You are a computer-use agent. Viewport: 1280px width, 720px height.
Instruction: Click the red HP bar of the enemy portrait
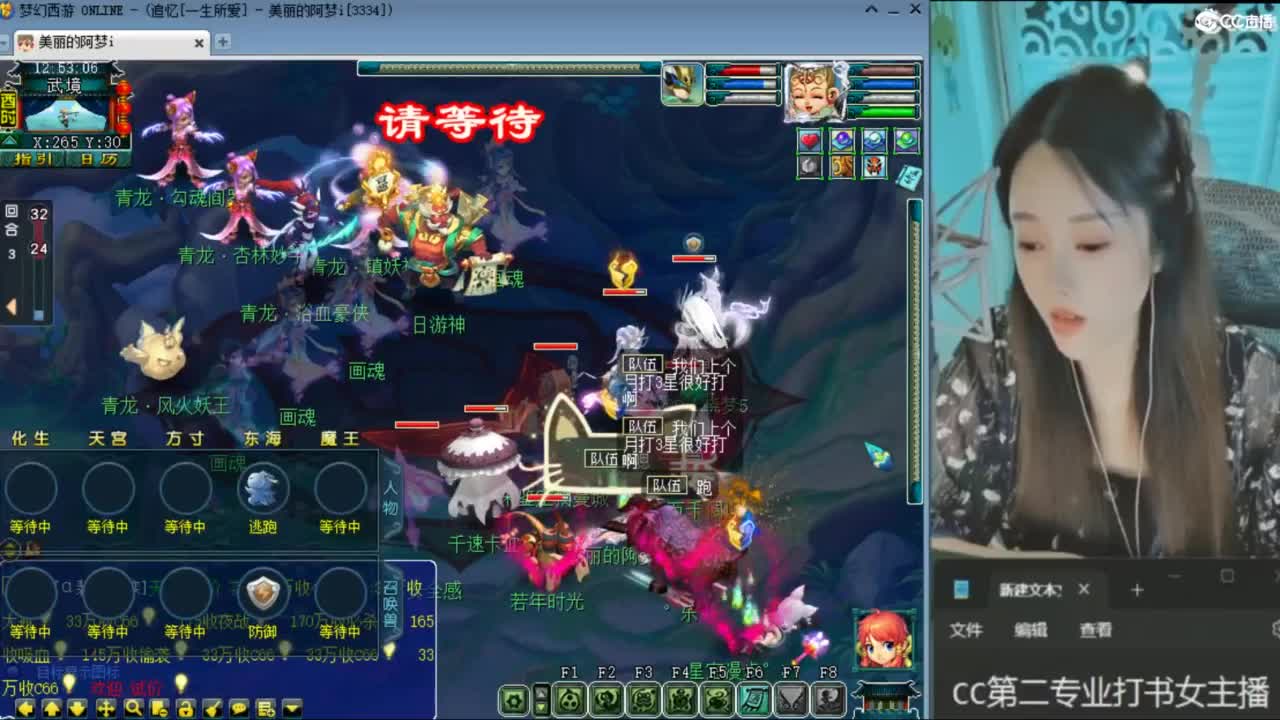click(x=740, y=71)
